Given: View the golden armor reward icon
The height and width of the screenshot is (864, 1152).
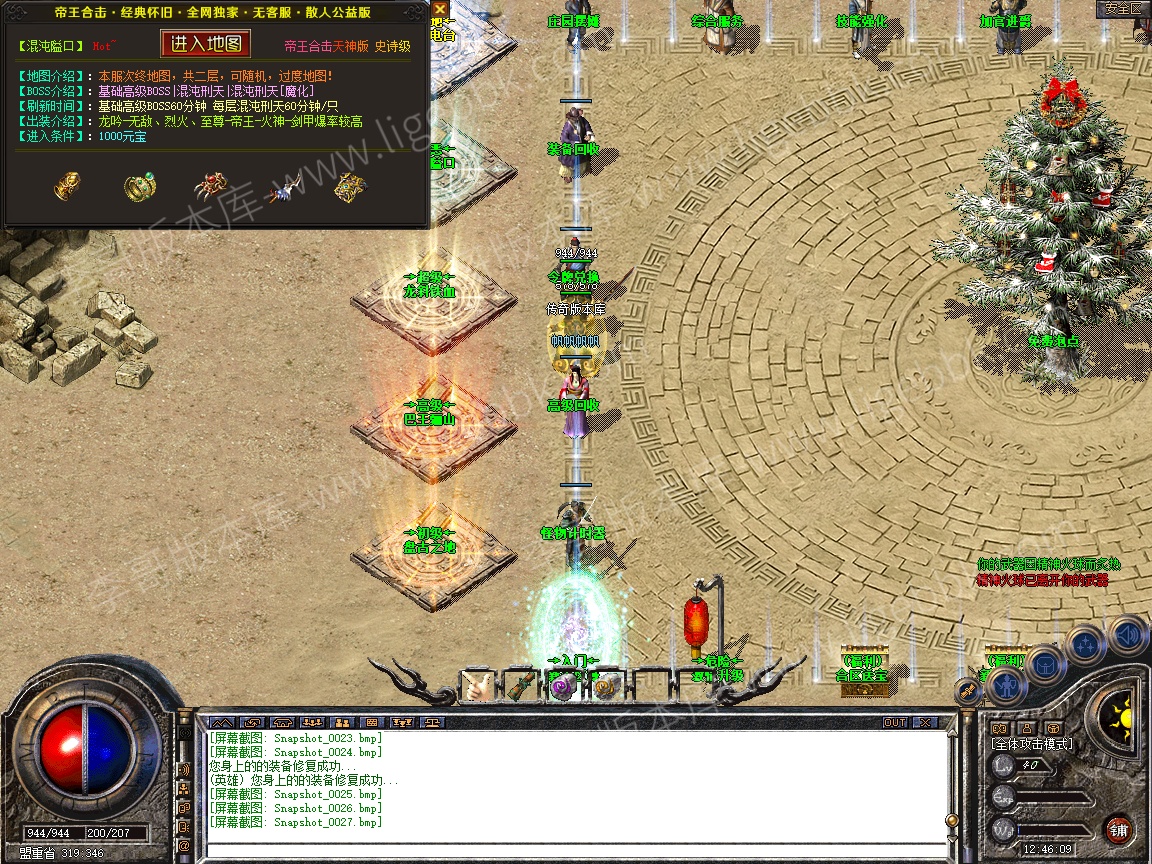Looking at the screenshot, I should 350,186.
